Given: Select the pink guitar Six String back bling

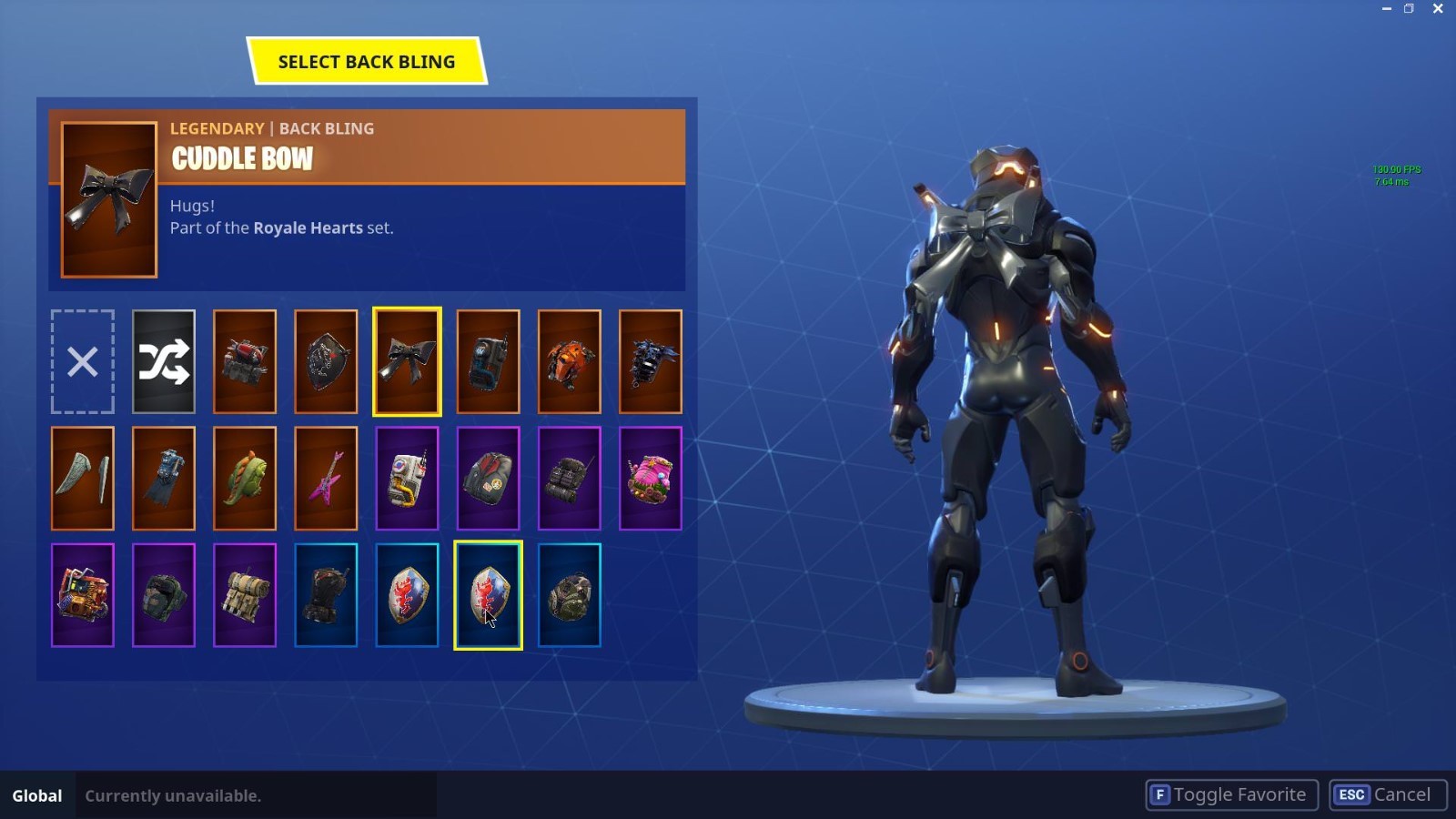Looking at the screenshot, I should pos(326,478).
